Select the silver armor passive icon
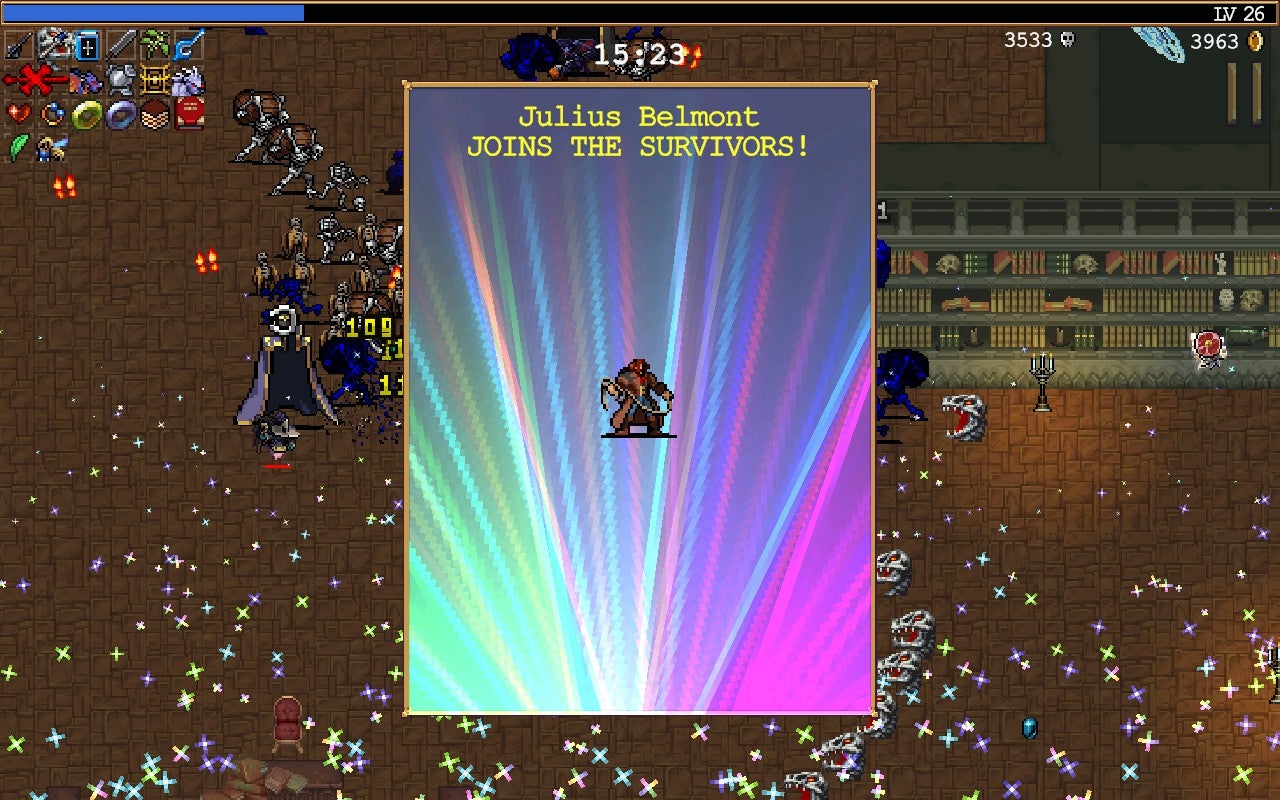1280x800 pixels. click(120, 78)
